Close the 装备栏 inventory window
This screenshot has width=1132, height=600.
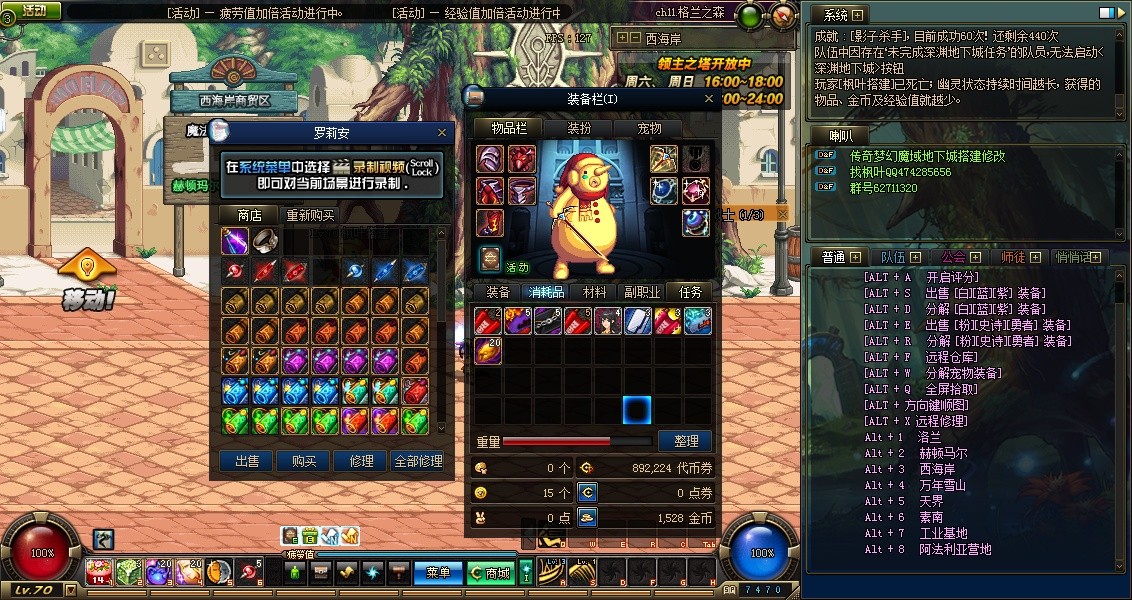709,99
